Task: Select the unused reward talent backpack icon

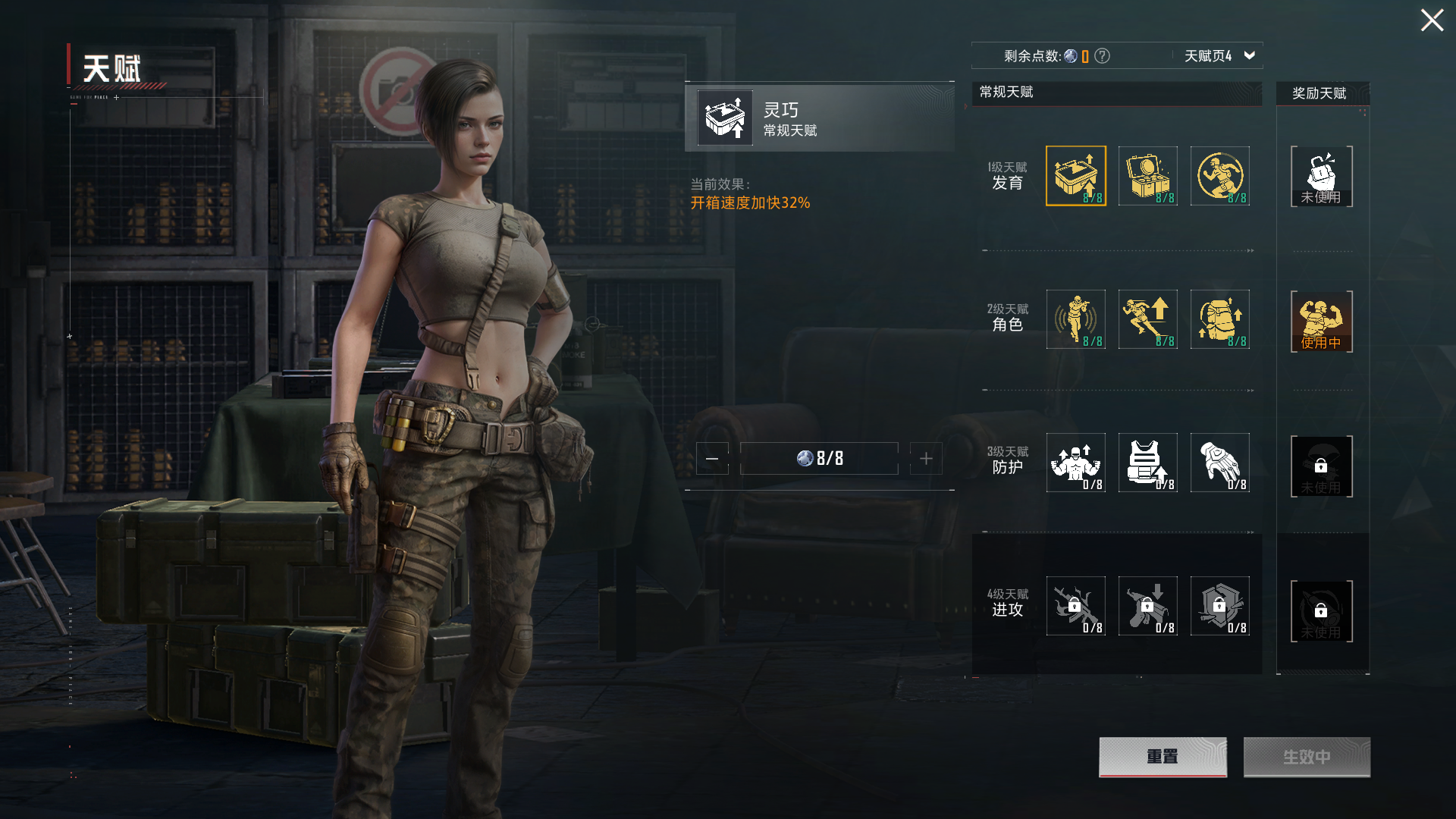Action: (x=1321, y=177)
